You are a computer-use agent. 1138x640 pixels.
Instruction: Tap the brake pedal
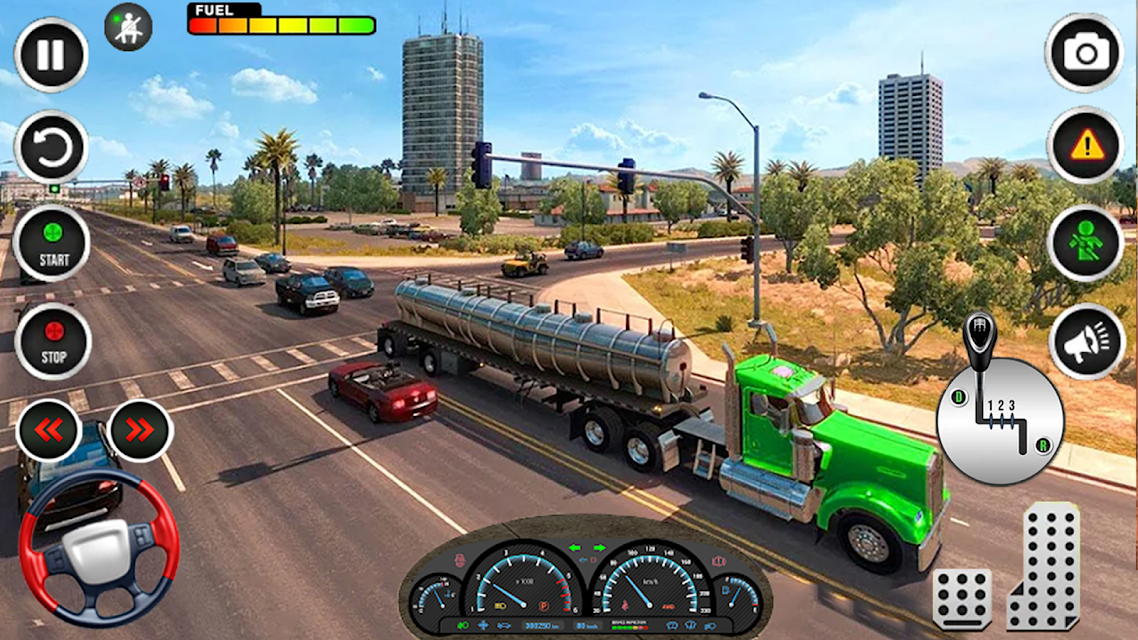(x=962, y=598)
